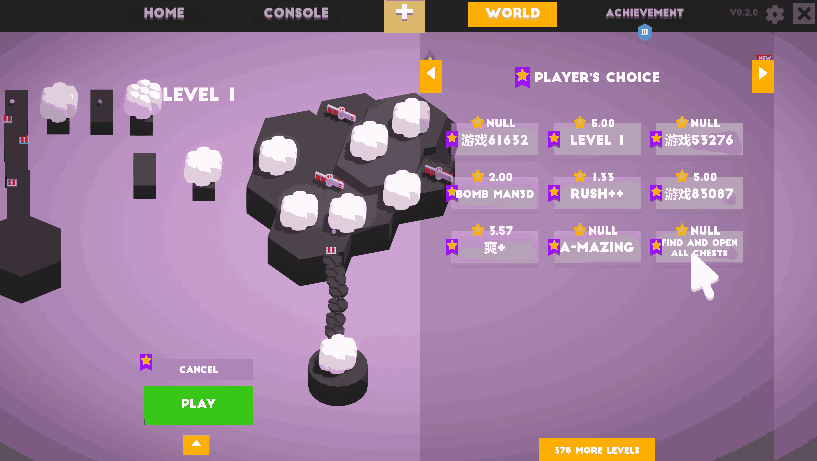Open settings via gear icon
The image size is (817, 461).
tap(775, 14)
